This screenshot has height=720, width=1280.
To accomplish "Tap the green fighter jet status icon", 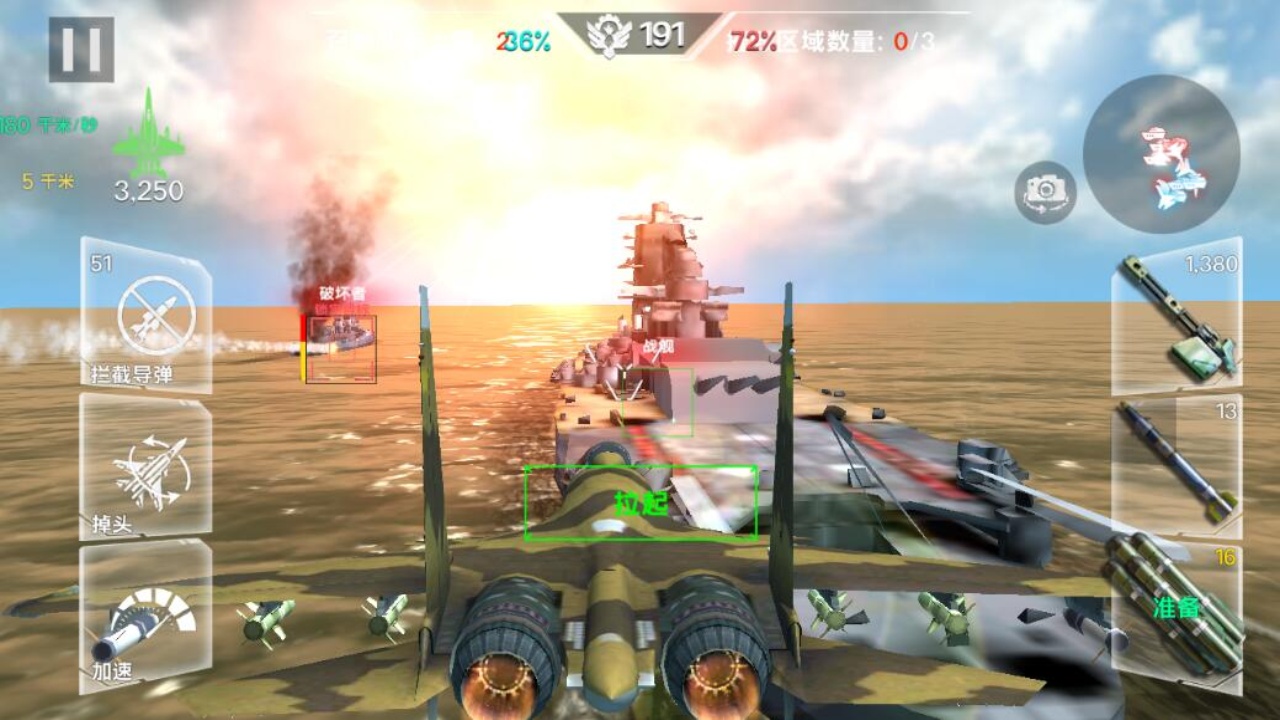I will (x=148, y=140).
